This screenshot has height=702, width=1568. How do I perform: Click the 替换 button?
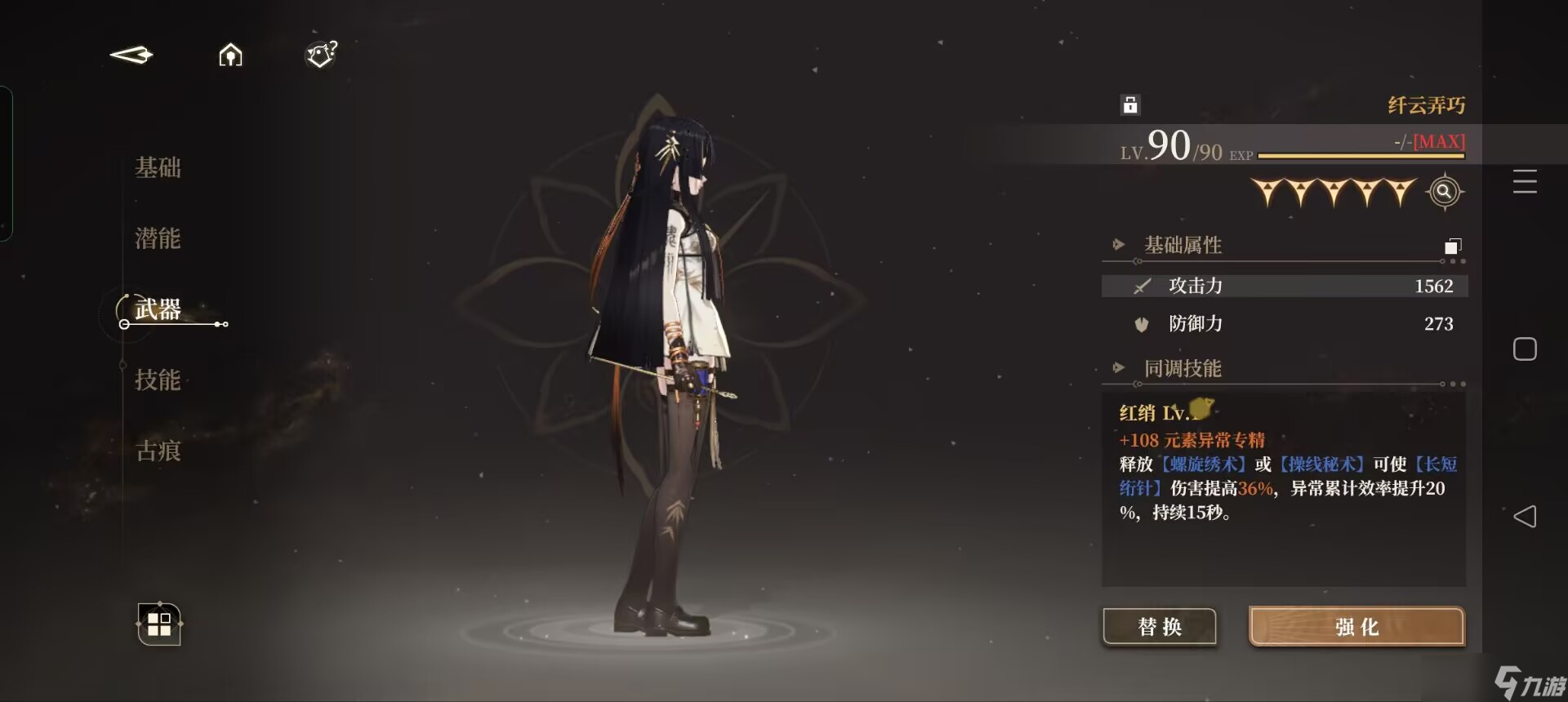point(1160,627)
